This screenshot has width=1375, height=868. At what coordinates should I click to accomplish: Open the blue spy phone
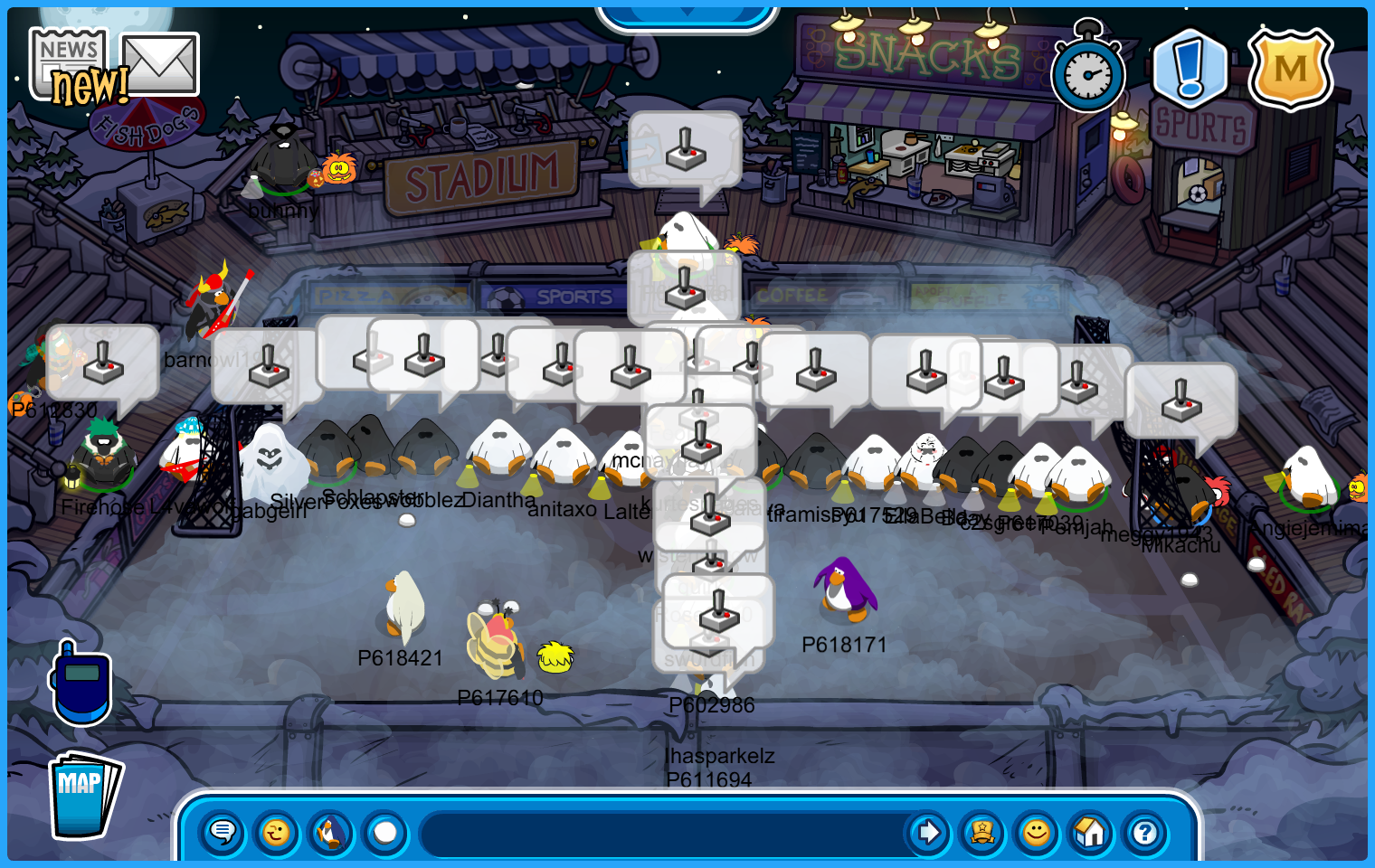tap(81, 684)
